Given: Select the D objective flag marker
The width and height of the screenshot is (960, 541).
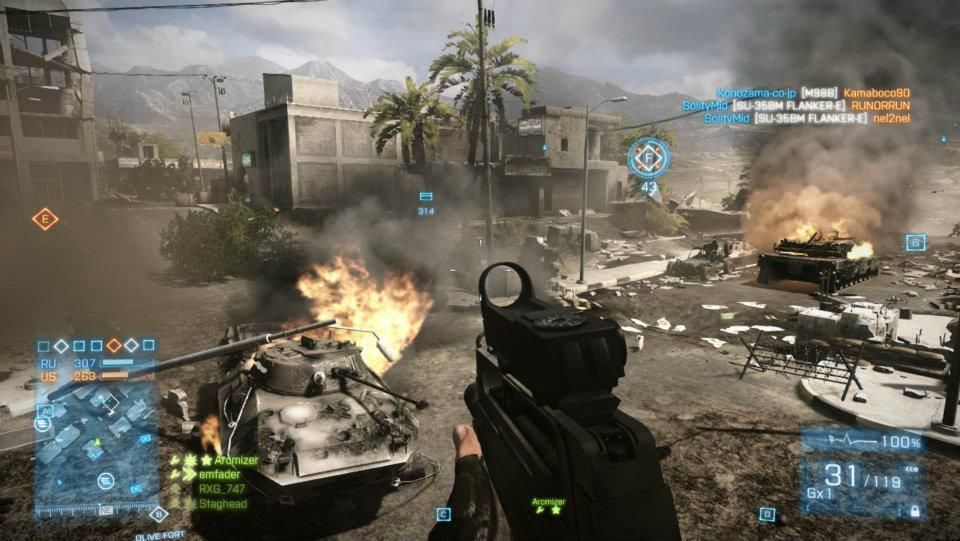Looking at the screenshot, I should [x=767, y=514].
